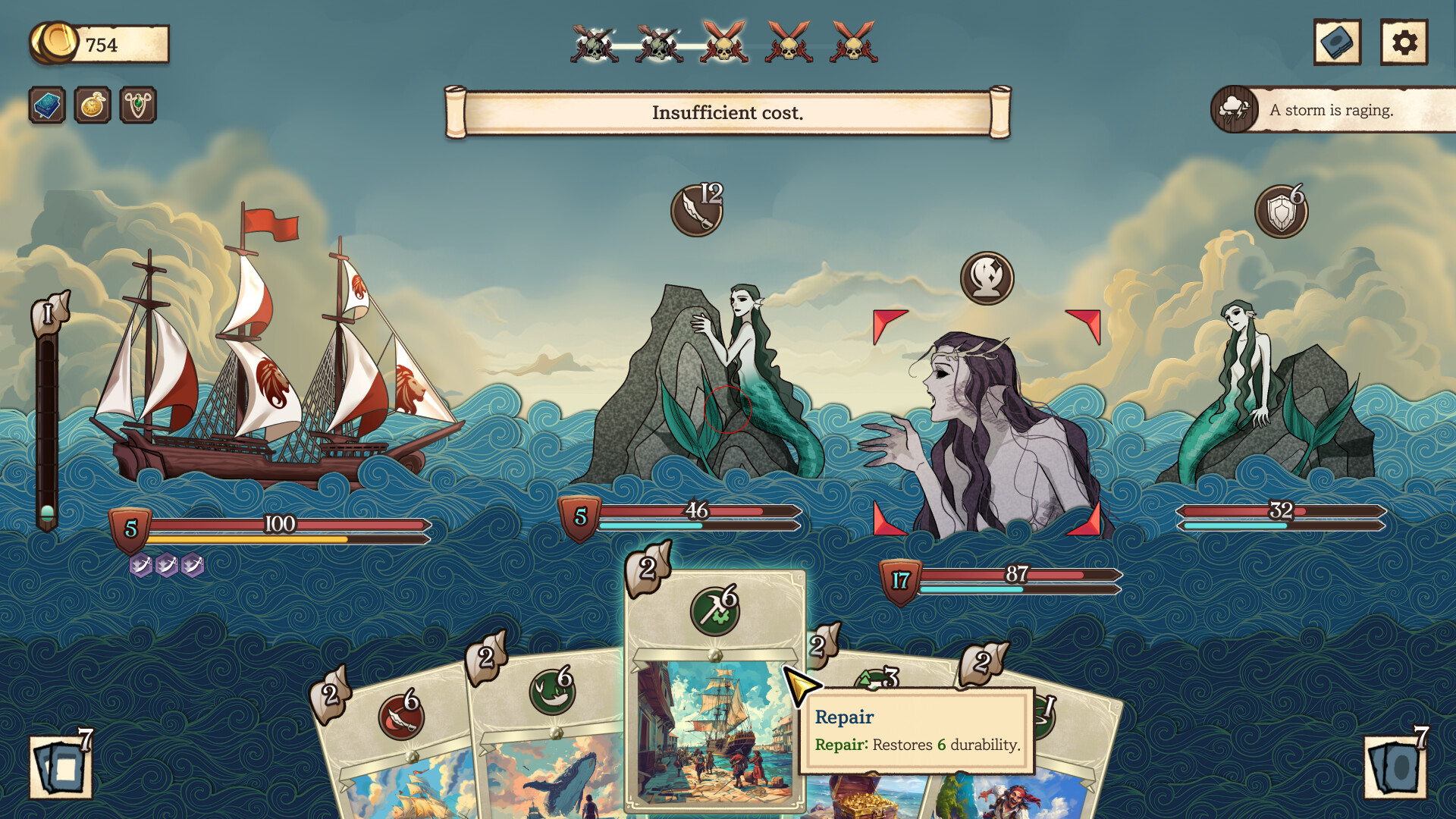Image resolution: width=1456 pixels, height=819 pixels.
Task: Click the highlighted skull battle marker
Action: (x=724, y=47)
